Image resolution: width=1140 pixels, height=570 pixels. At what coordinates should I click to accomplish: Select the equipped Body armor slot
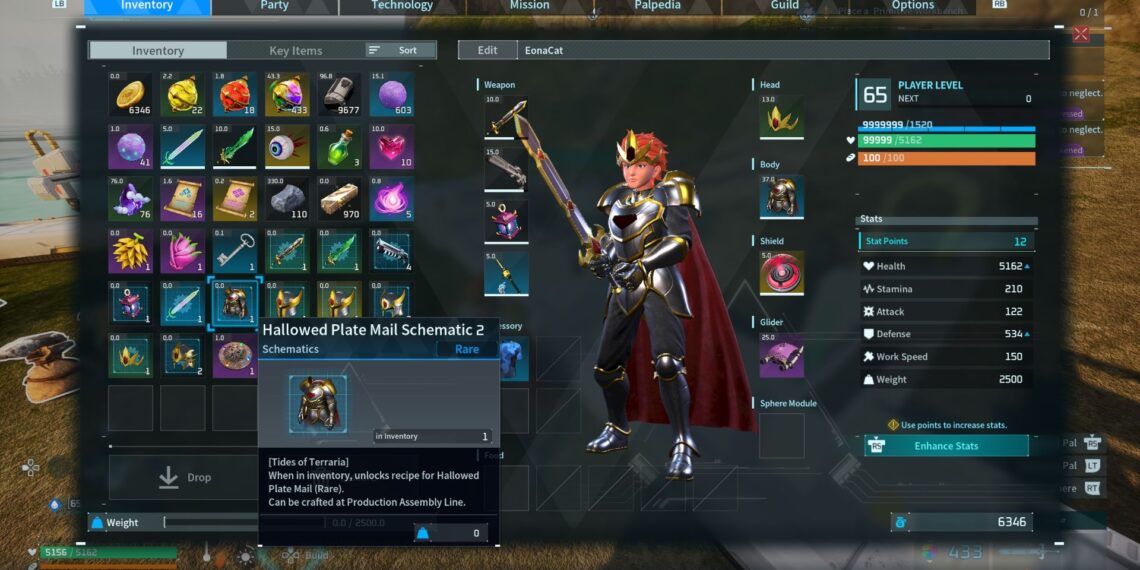click(780, 196)
